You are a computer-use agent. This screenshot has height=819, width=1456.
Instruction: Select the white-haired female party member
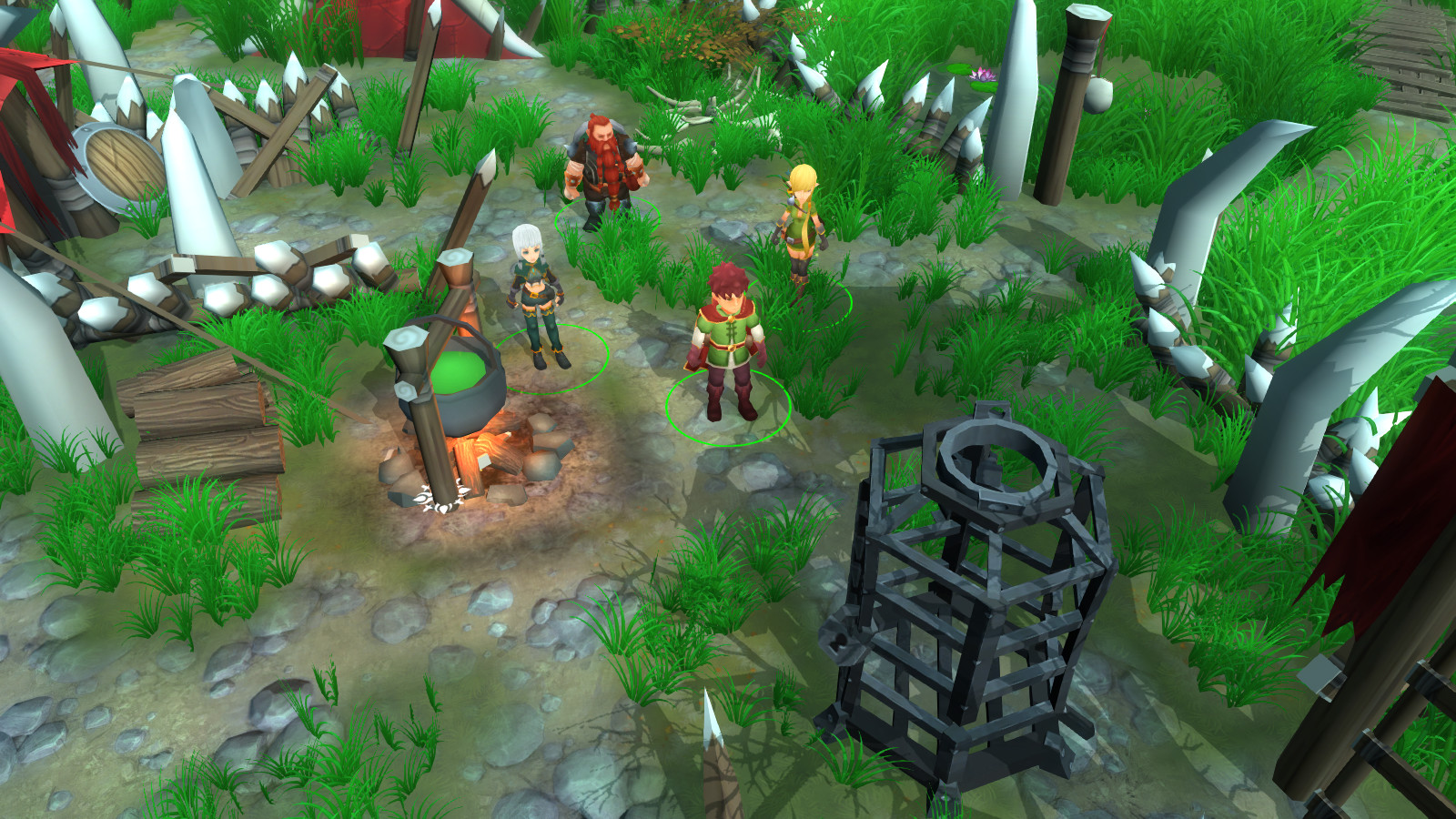pos(539,296)
